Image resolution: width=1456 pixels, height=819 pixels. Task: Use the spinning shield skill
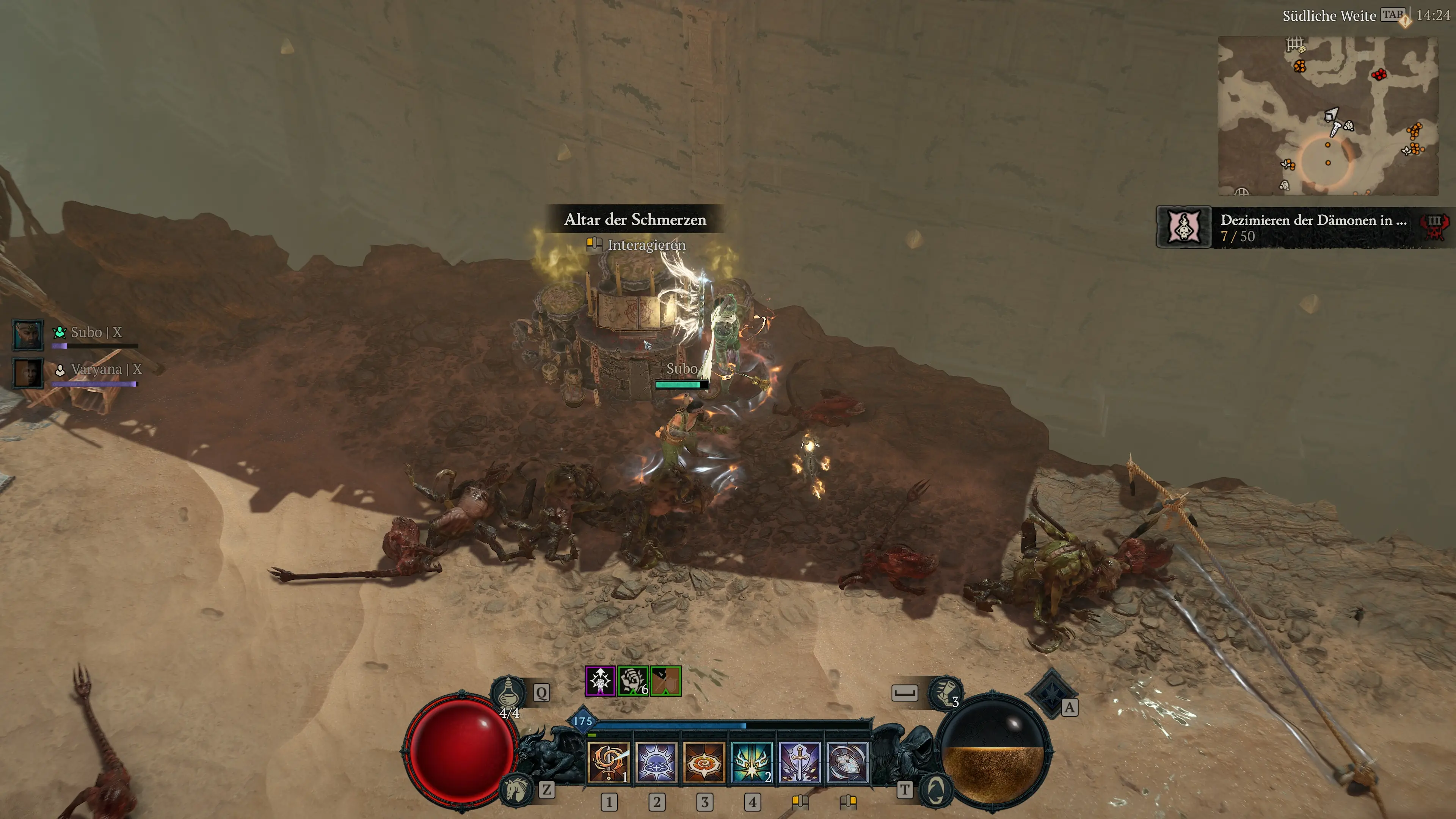(847, 762)
